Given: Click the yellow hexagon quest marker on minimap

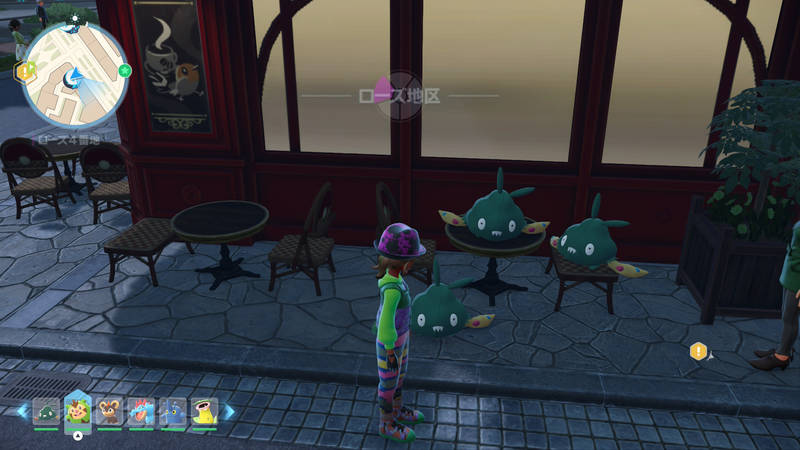Looking at the screenshot, I should (22, 71).
